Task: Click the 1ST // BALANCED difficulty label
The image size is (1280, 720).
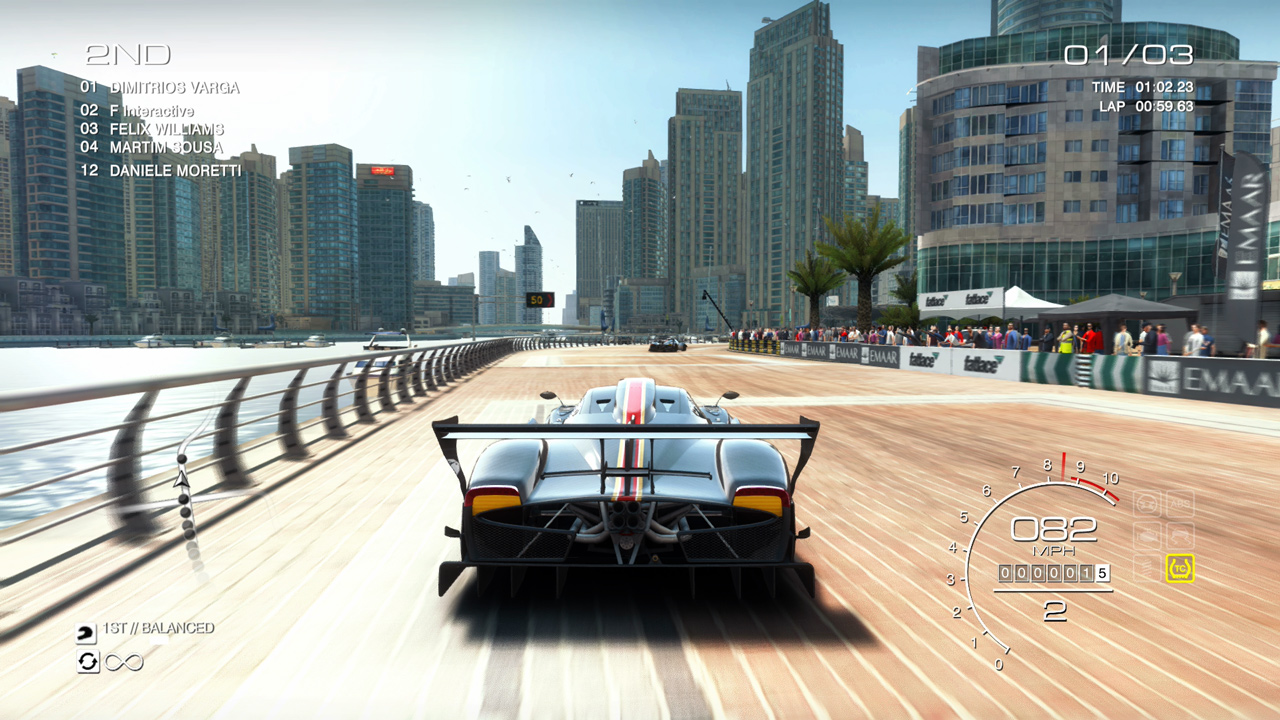Action: (x=160, y=628)
